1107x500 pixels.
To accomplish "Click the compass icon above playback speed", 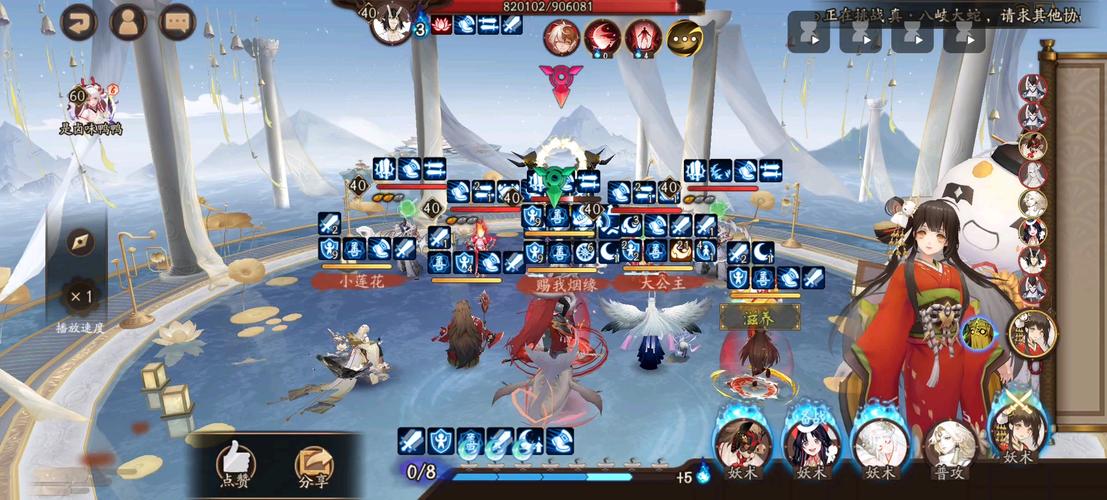I will coord(81,242).
